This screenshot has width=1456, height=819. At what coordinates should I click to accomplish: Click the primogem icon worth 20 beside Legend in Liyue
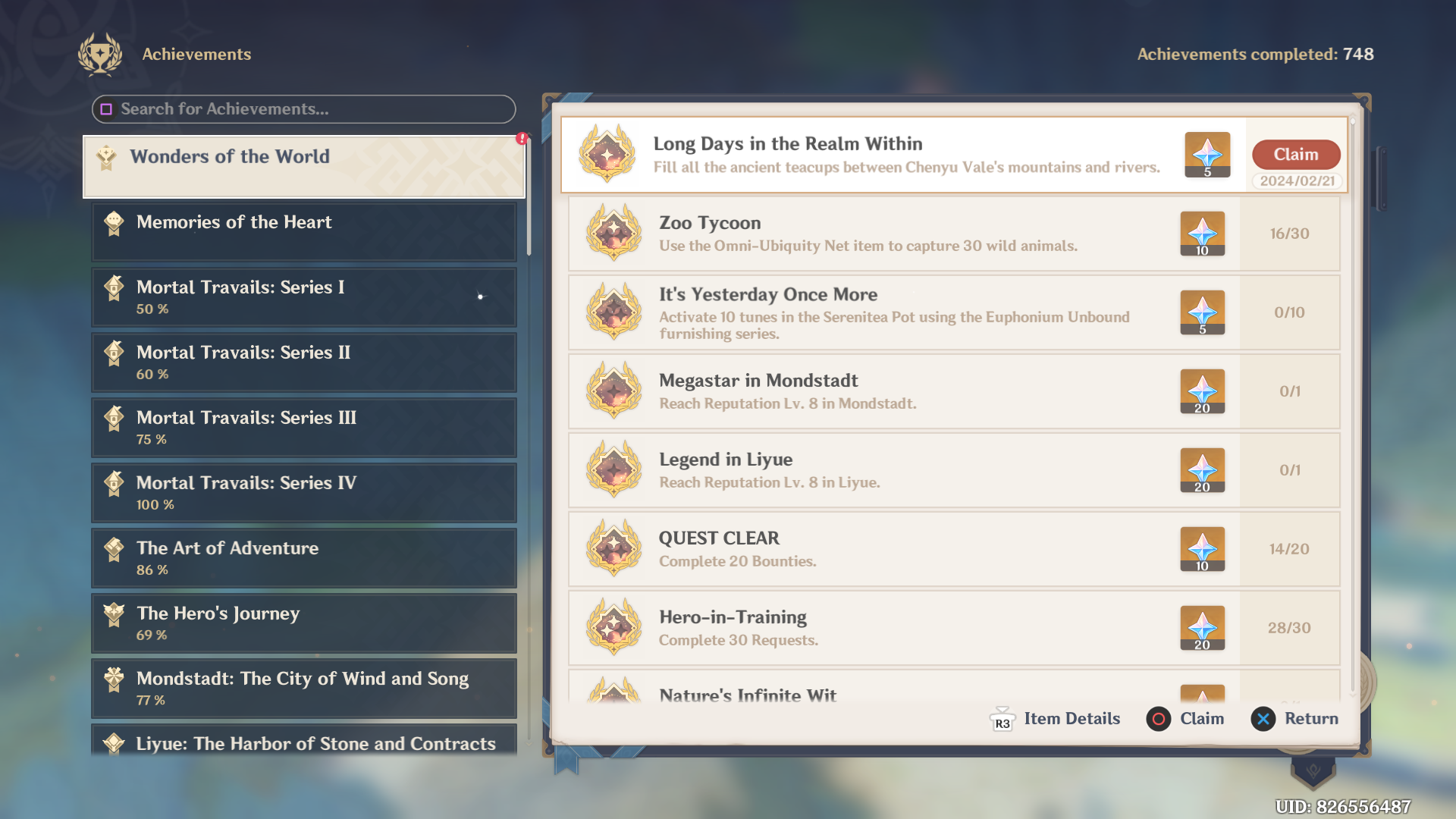click(1203, 470)
